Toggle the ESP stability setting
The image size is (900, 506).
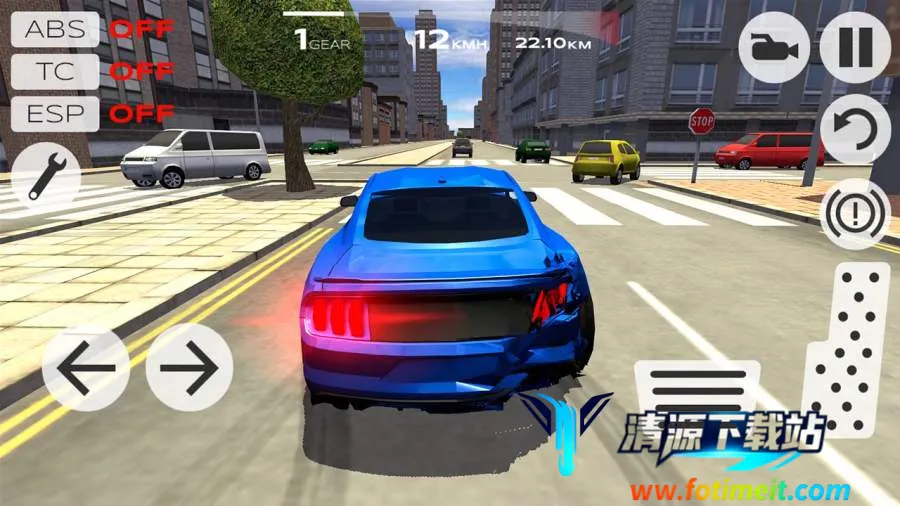tap(55, 113)
